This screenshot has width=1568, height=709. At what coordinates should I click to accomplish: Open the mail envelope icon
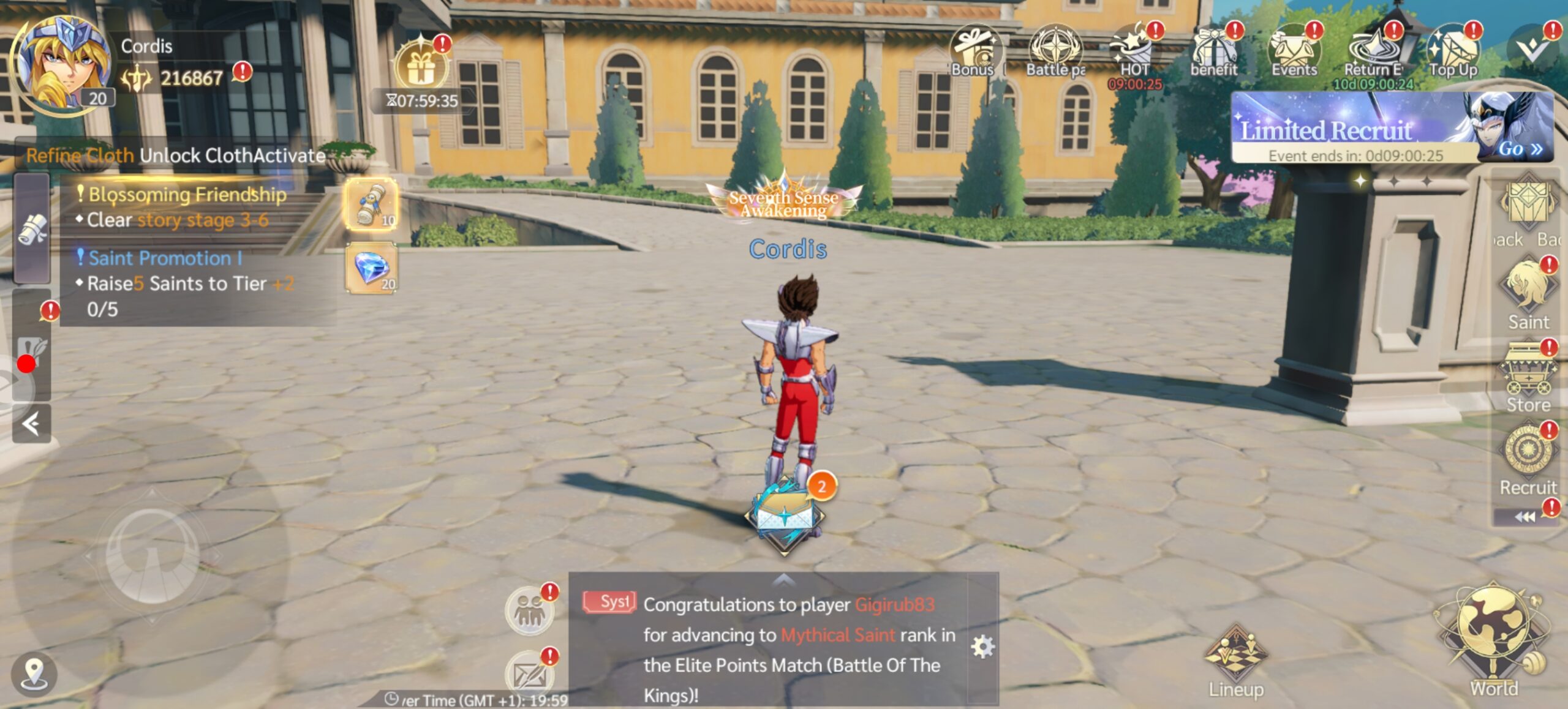click(x=530, y=673)
